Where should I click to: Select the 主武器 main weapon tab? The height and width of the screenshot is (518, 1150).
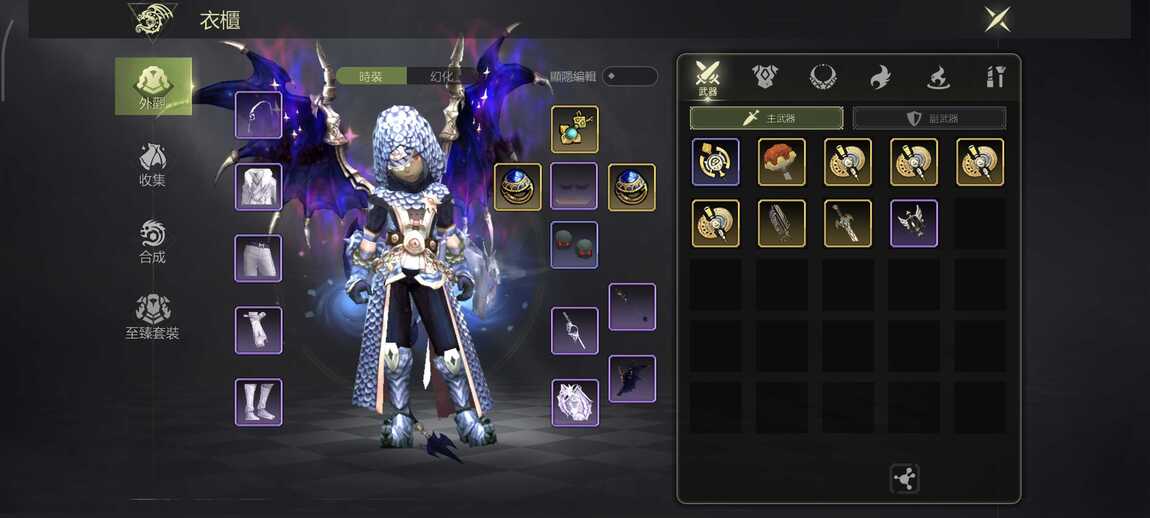coord(766,118)
